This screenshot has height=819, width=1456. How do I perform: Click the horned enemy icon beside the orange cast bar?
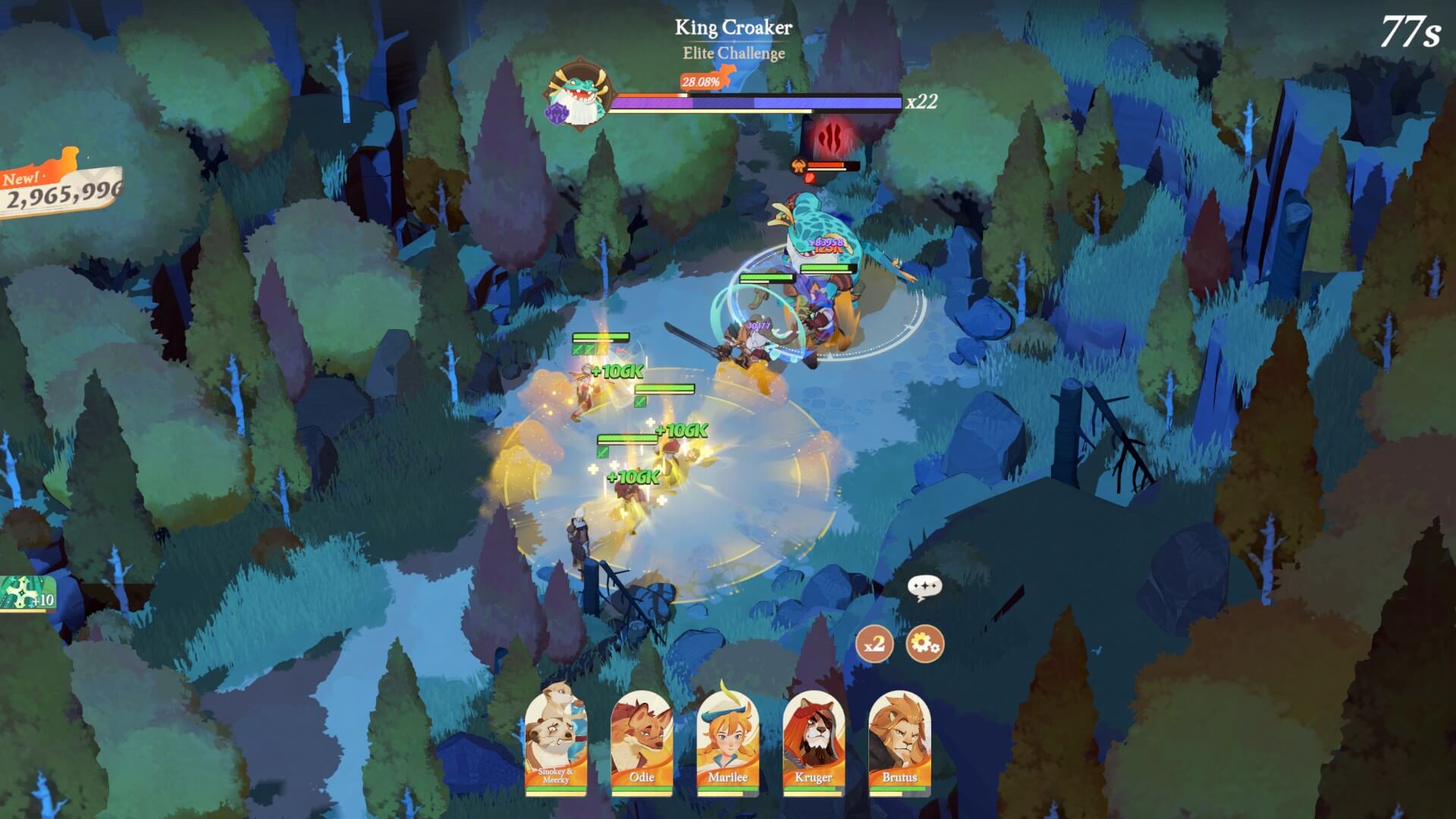click(799, 165)
